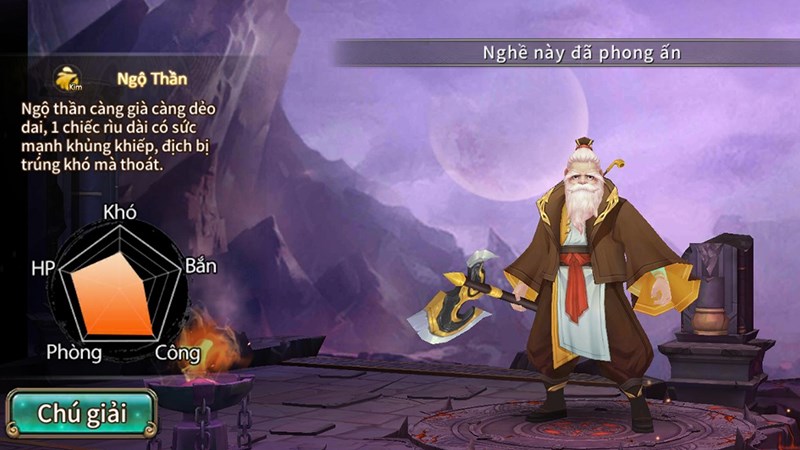The width and height of the screenshot is (800, 450).
Task: Open the Chú giải legend button
Action: click(81, 413)
